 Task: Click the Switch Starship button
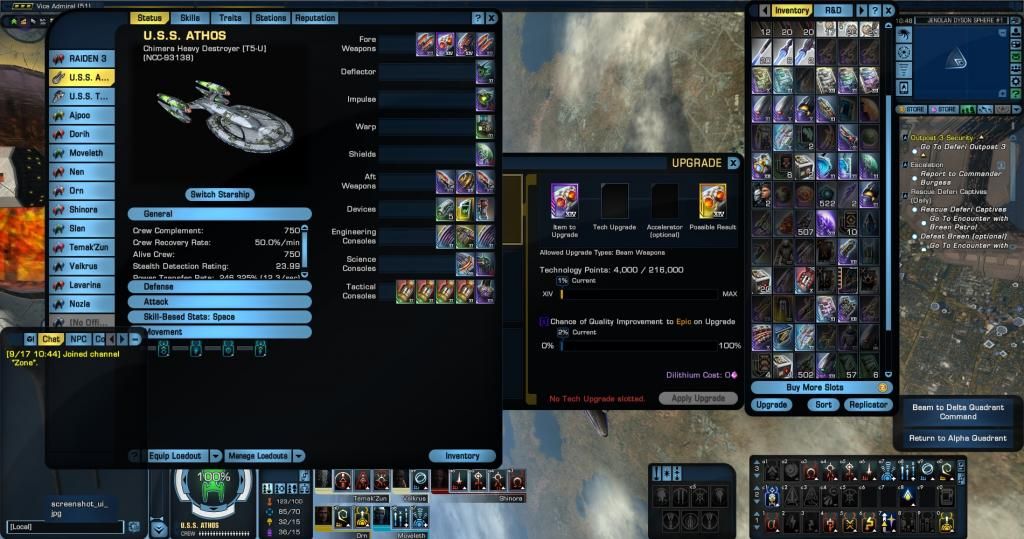(x=221, y=194)
